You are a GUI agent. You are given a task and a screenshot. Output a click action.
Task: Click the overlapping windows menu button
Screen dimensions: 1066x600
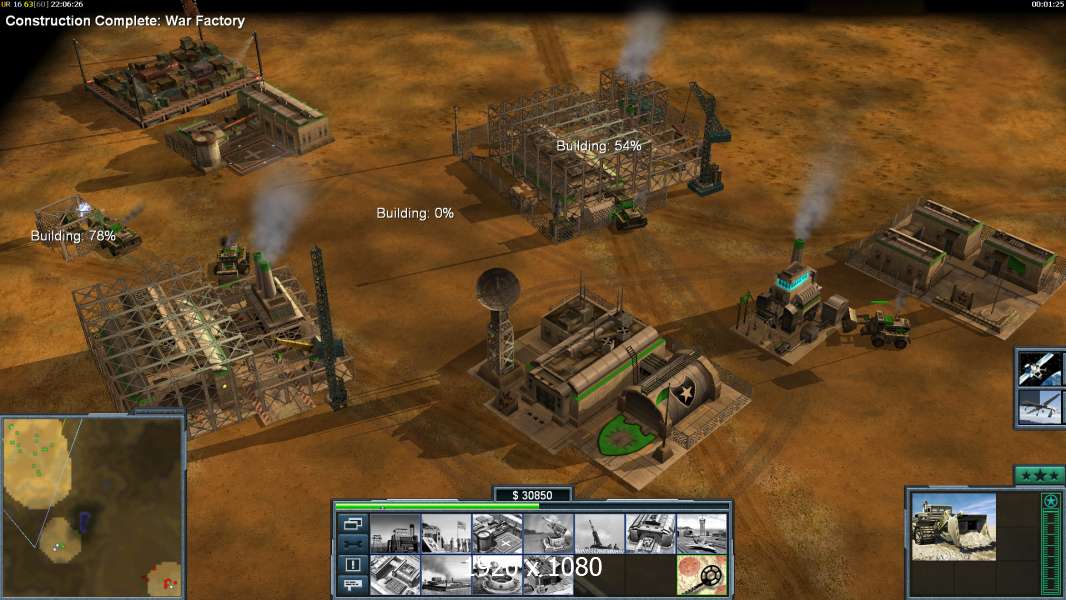pos(352,523)
